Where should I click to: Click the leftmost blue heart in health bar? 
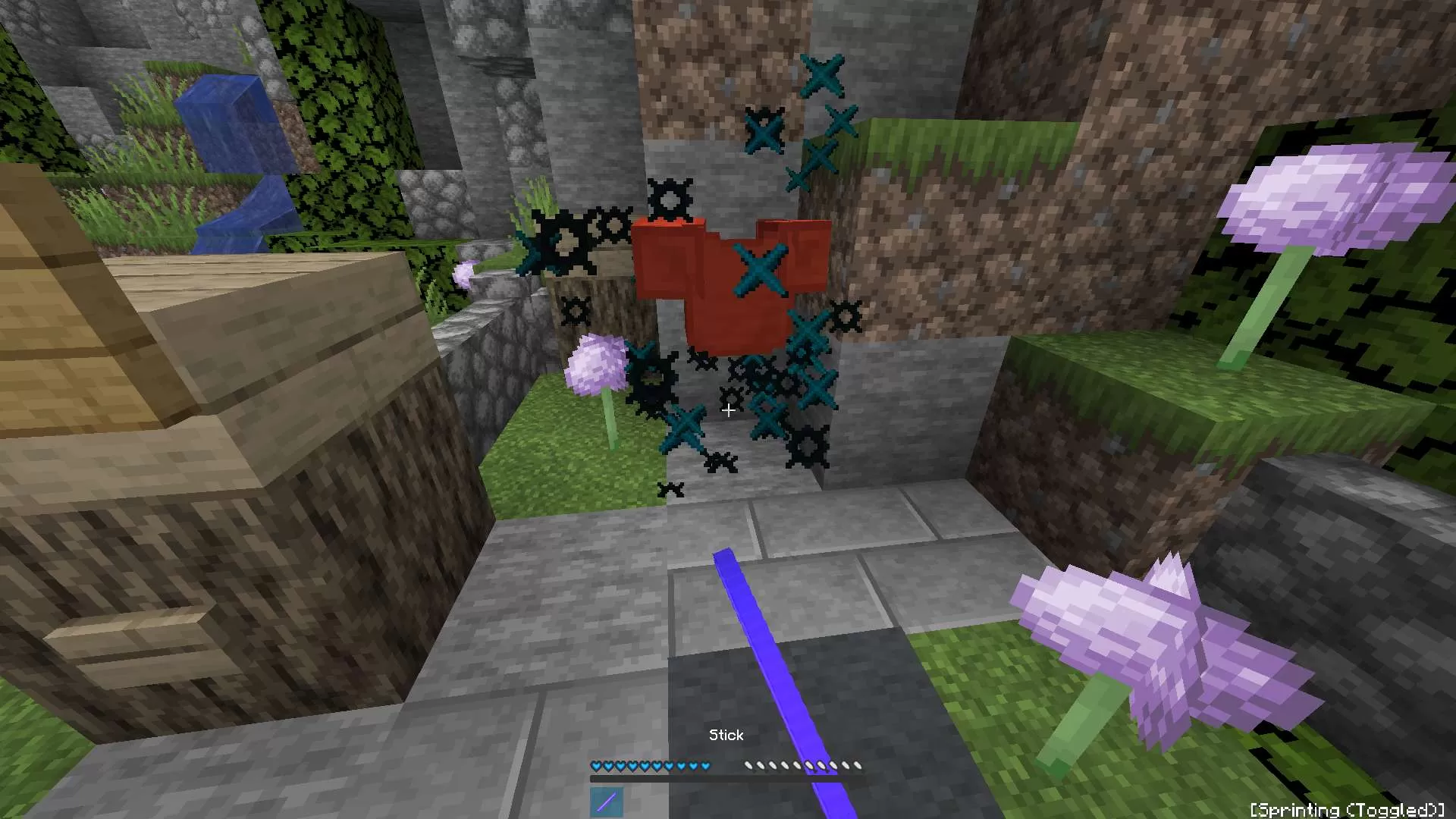tap(596, 766)
